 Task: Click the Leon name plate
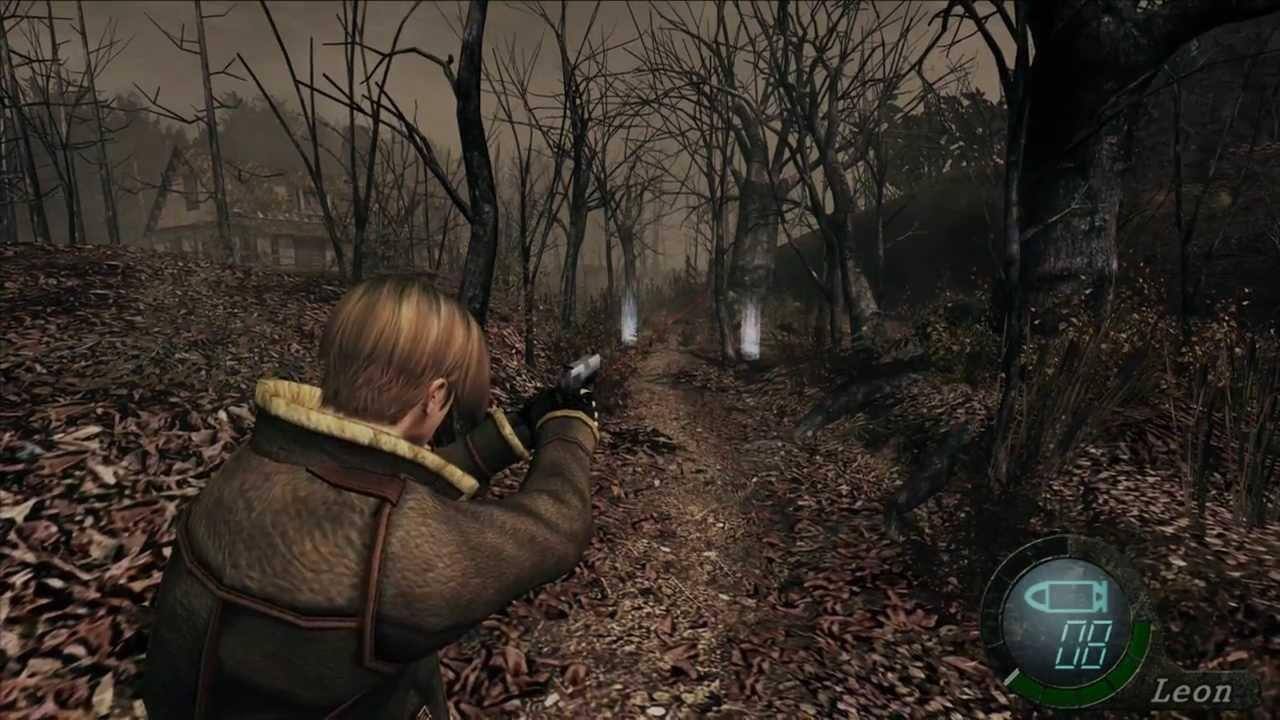coord(1193,690)
